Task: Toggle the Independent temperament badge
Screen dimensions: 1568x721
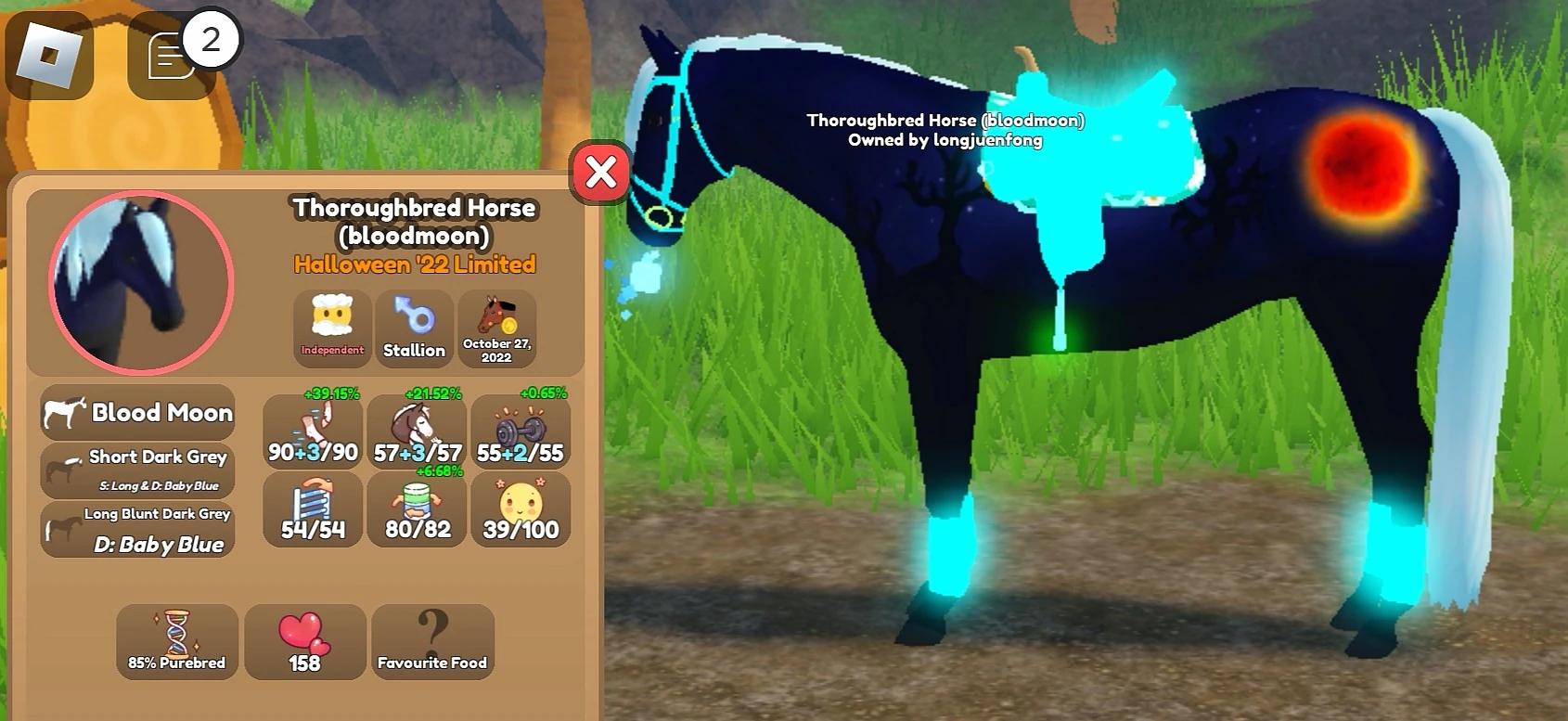Action: (331, 328)
